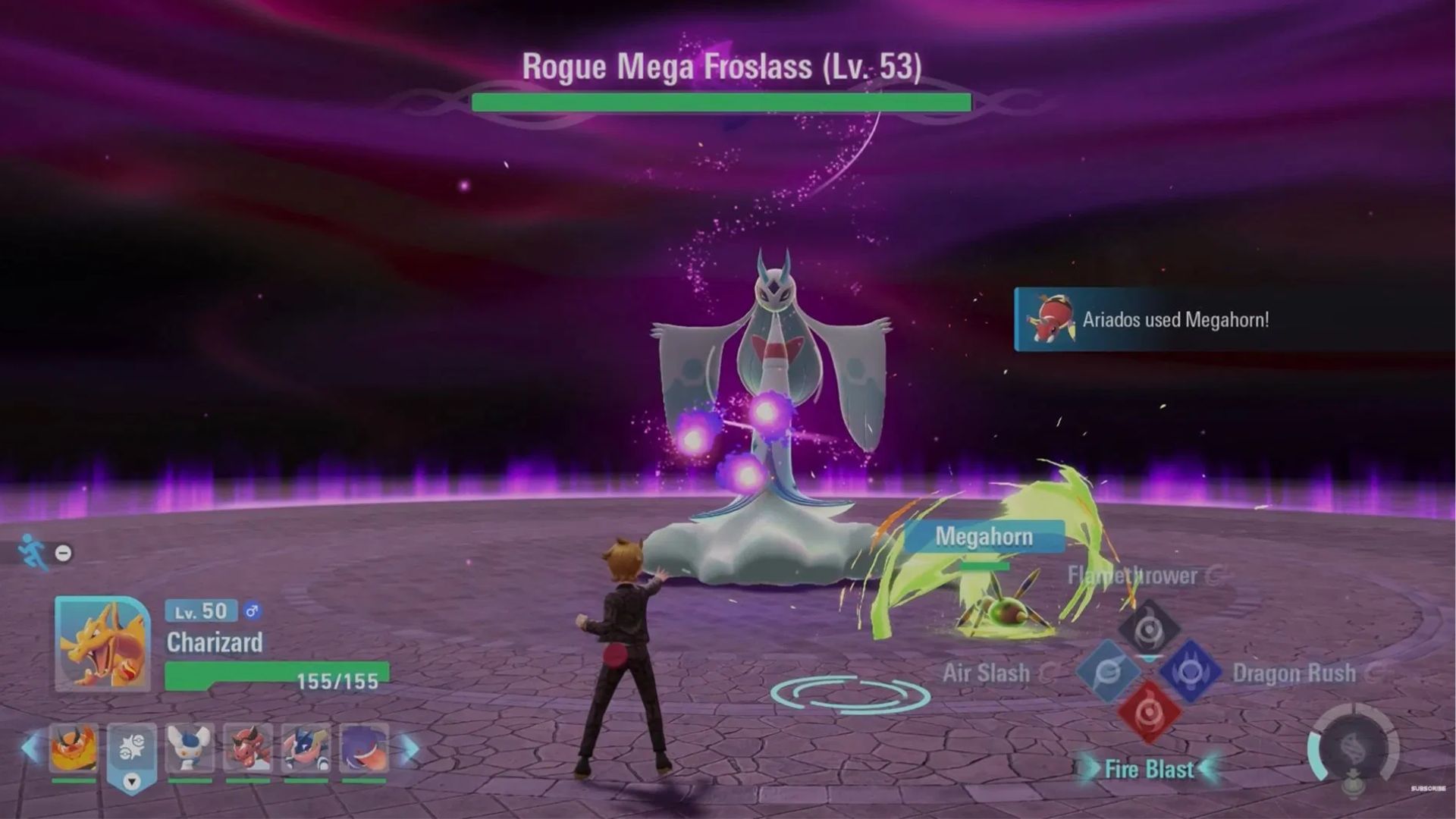Click Charizard's active portrait
1456x819 pixels.
click(102, 644)
